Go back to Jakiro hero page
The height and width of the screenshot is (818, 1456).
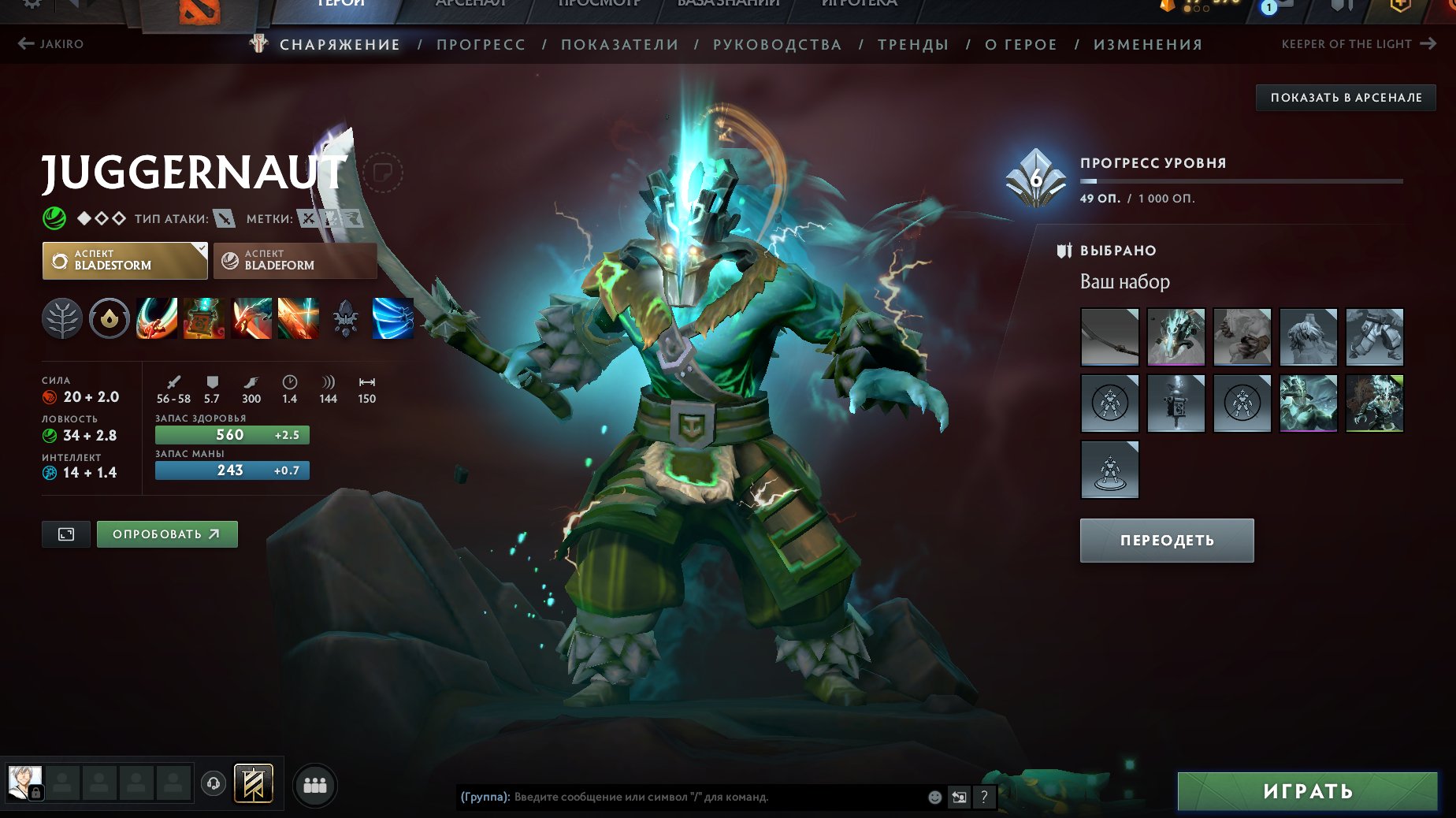tap(52, 44)
